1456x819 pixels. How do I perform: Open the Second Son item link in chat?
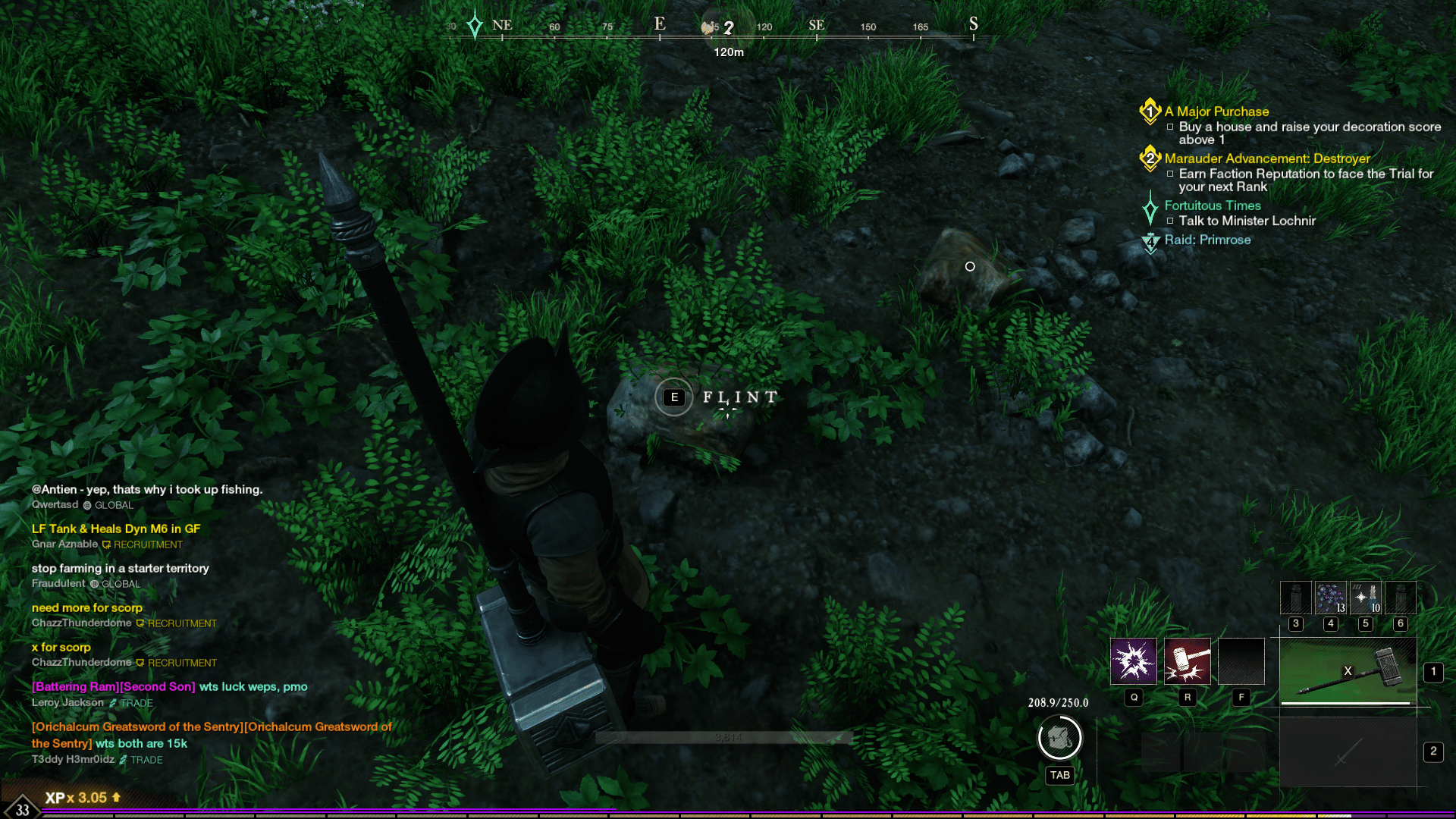pos(157,686)
